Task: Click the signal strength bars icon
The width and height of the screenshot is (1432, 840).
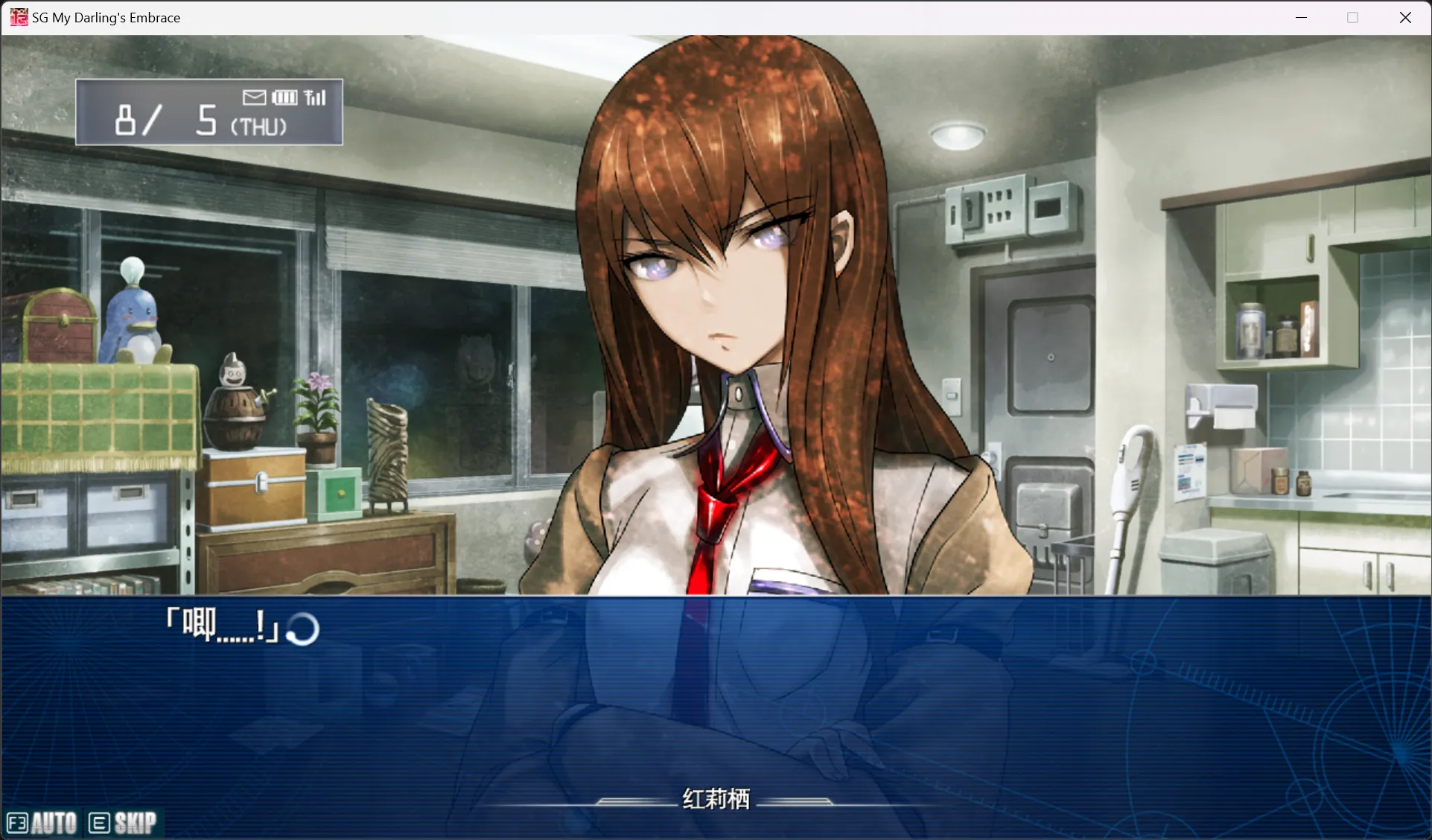Action: (315, 97)
